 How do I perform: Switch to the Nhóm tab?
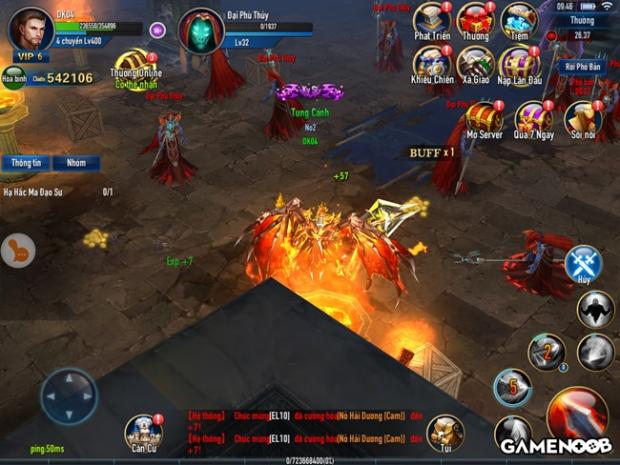[x=76, y=163]
